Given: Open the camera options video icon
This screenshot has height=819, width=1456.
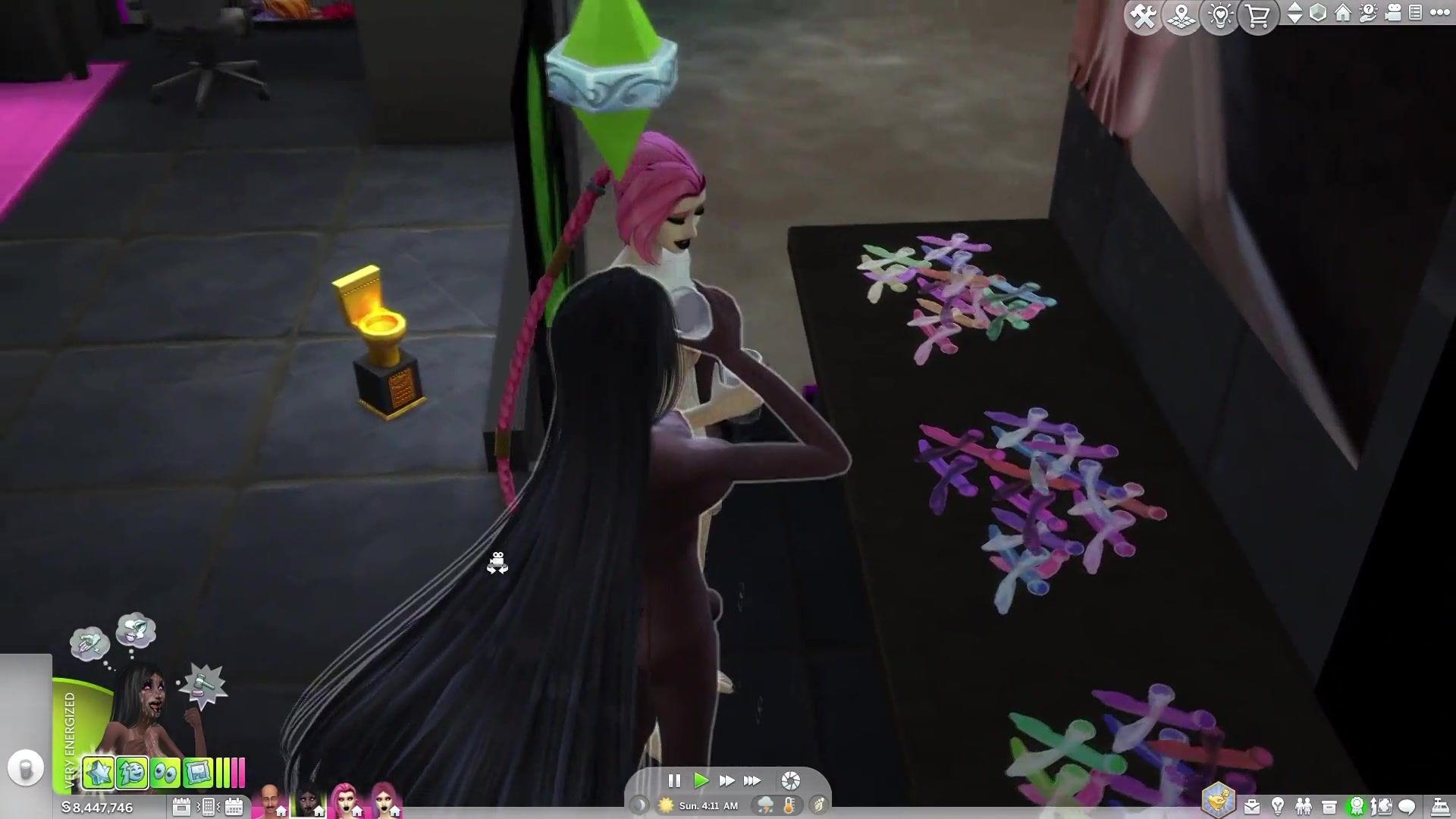Looking at the screenshot, I should point(1393,13).
